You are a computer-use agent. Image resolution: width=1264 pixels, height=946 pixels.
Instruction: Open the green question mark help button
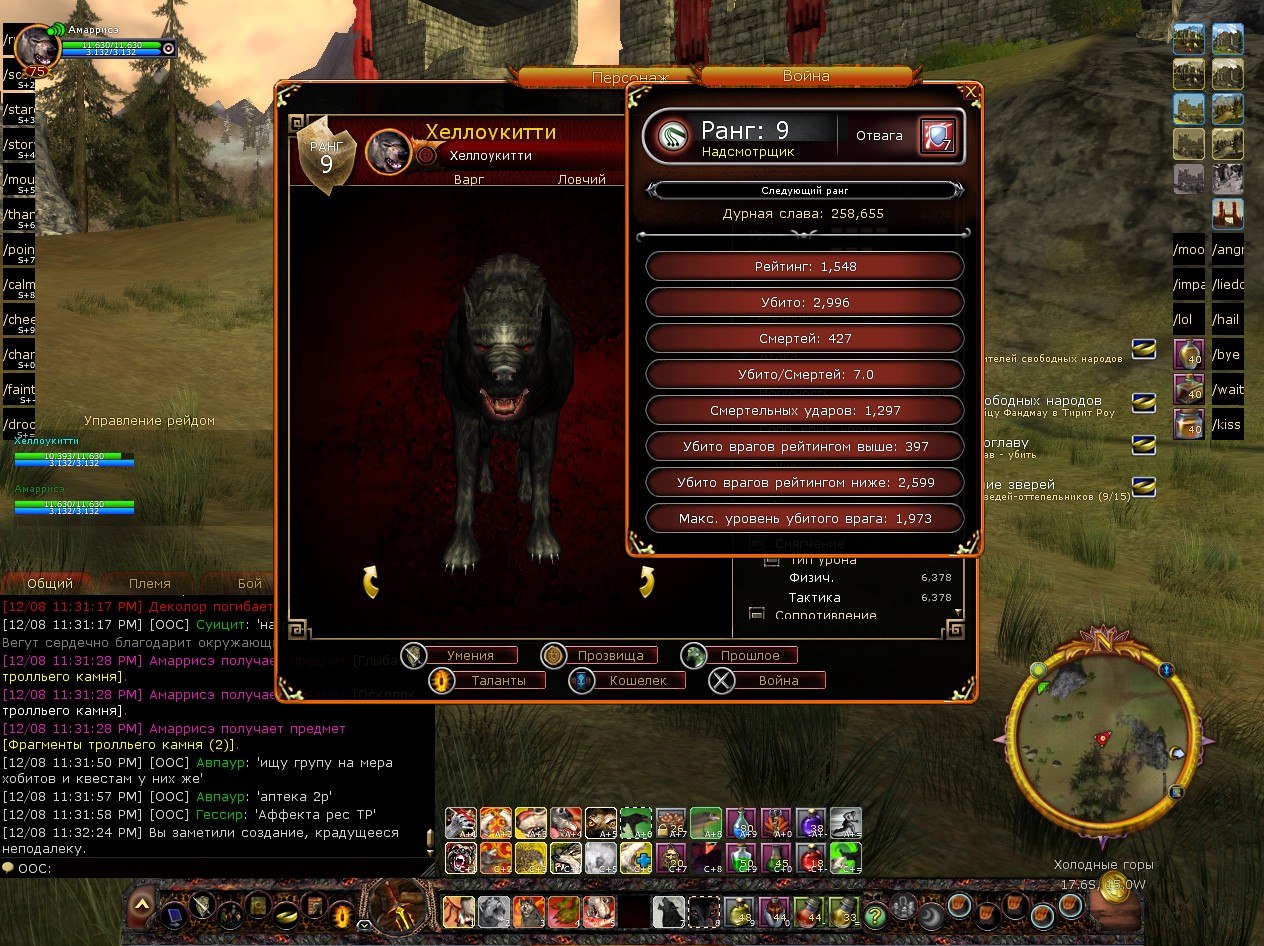[x=875, y=914]
